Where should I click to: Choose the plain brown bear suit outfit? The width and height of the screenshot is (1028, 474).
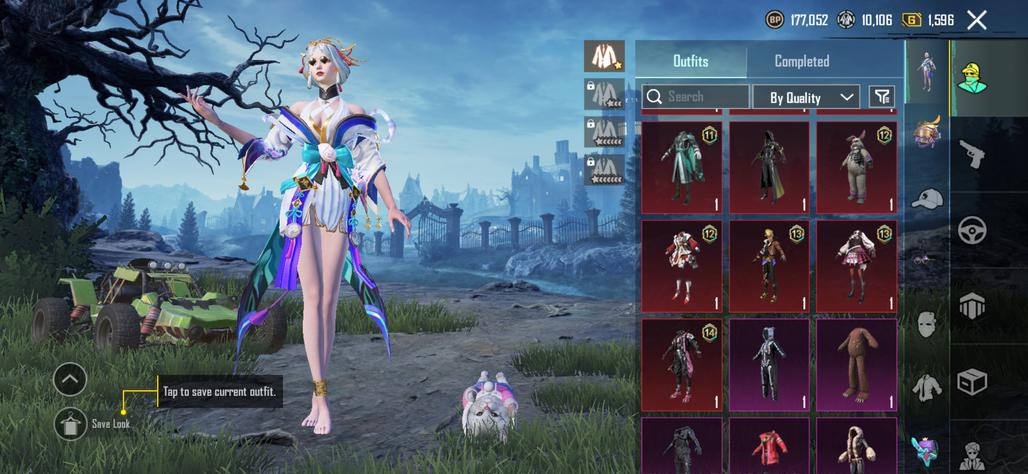pos(857,365)
